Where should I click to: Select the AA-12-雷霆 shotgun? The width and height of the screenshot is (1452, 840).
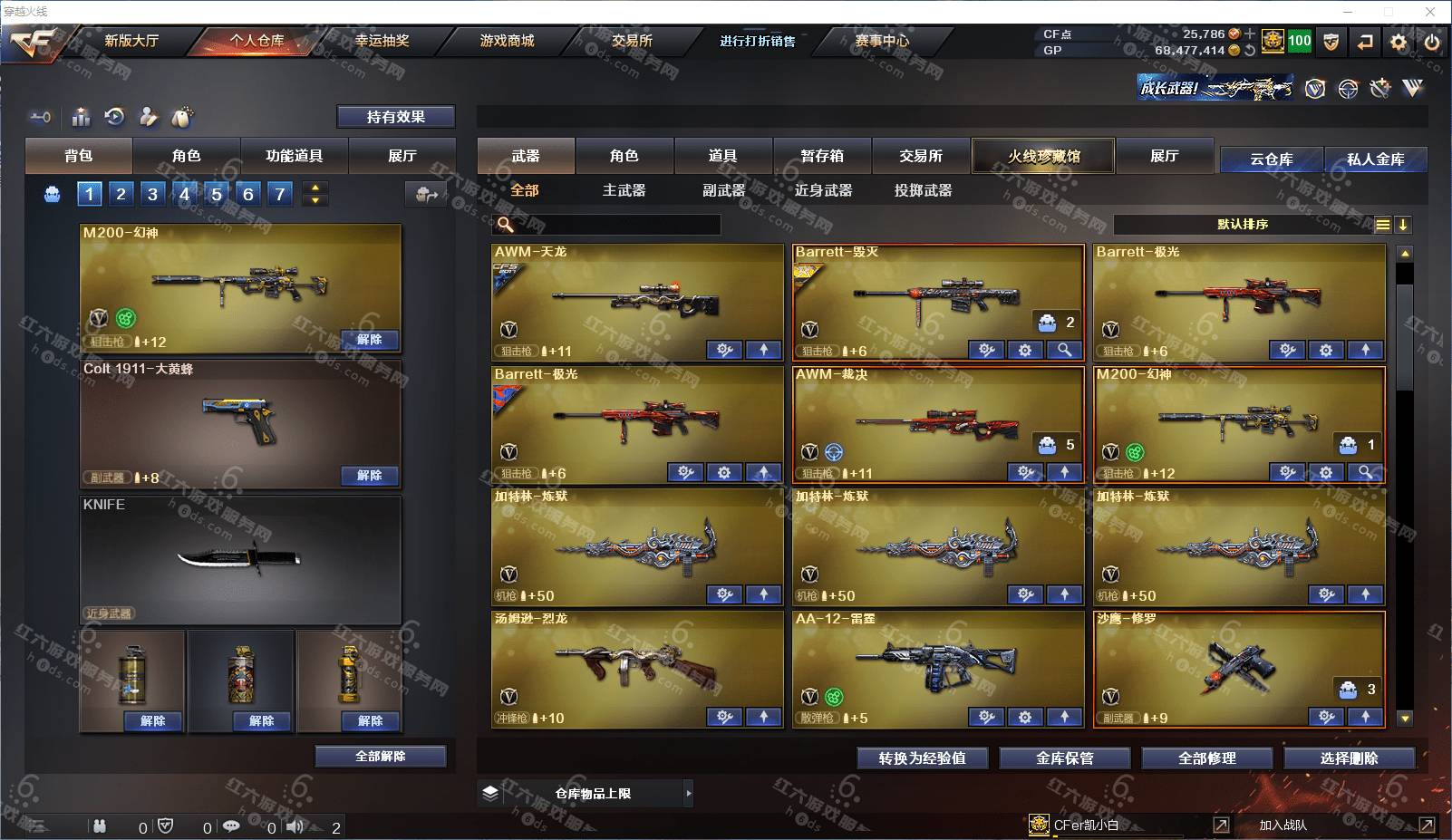[x=937, y=666]
